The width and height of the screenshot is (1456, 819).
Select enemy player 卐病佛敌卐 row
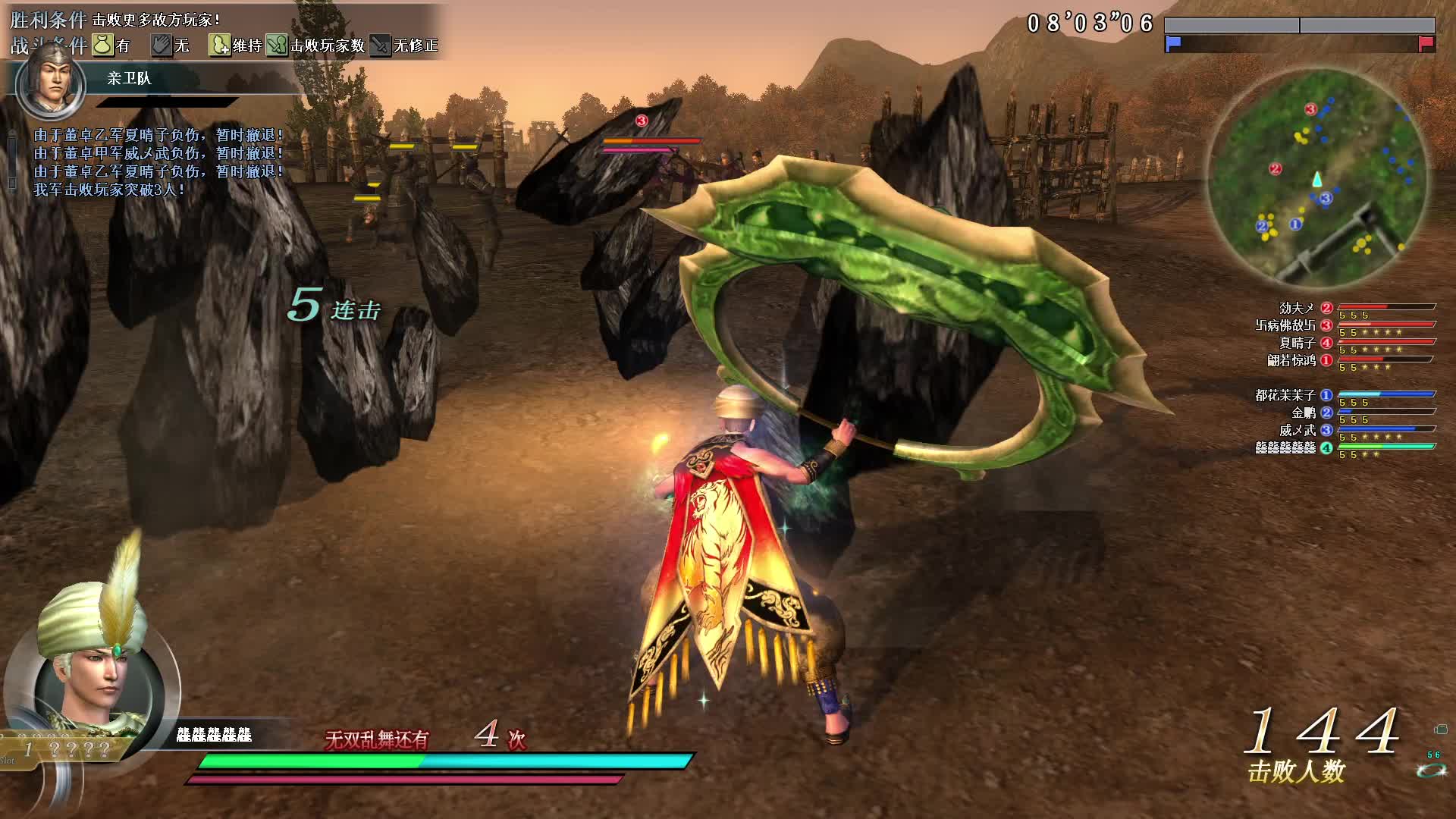tap(1286, 325)
